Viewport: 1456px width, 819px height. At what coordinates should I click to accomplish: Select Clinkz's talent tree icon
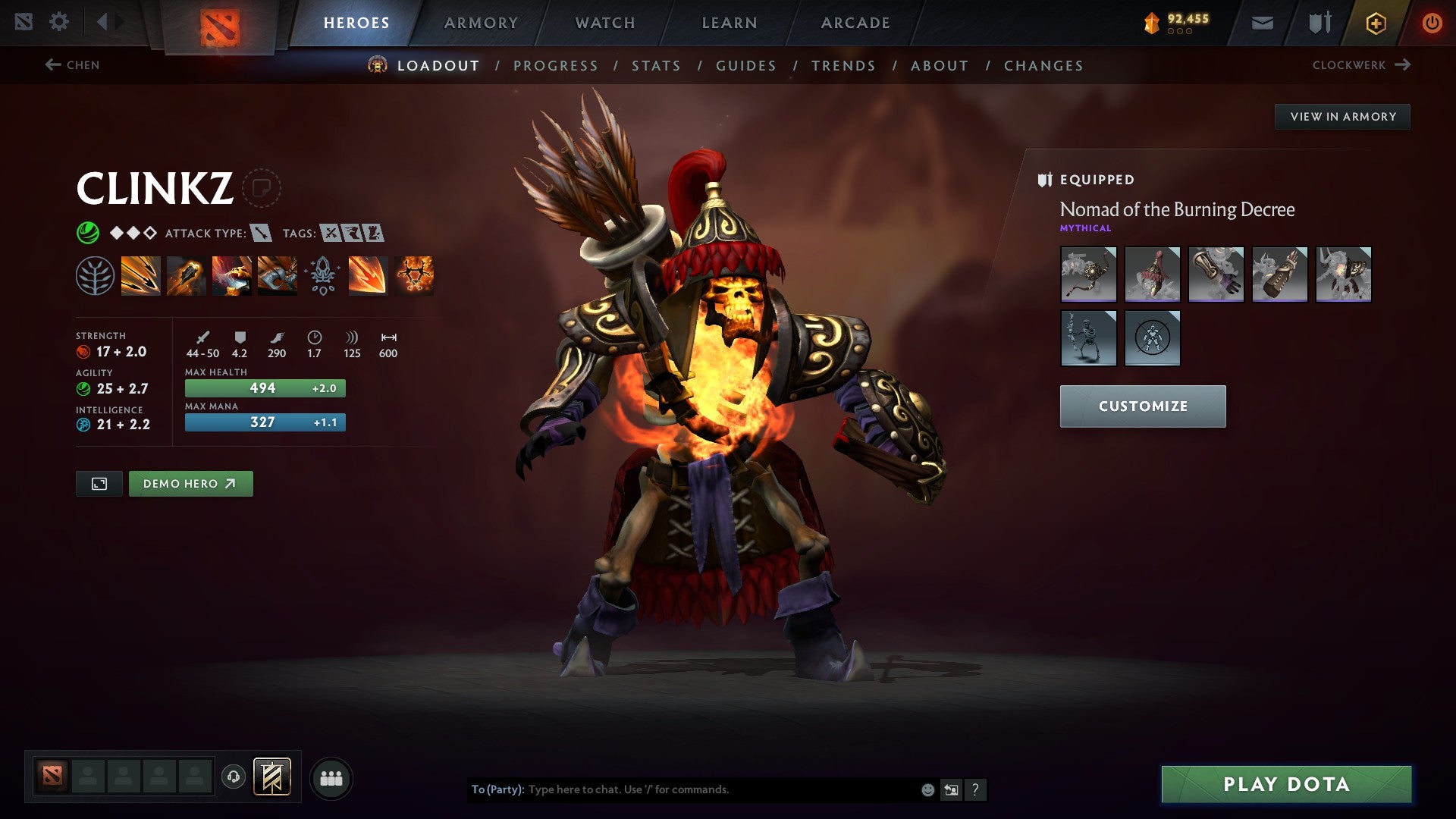(x=95, y=275)
